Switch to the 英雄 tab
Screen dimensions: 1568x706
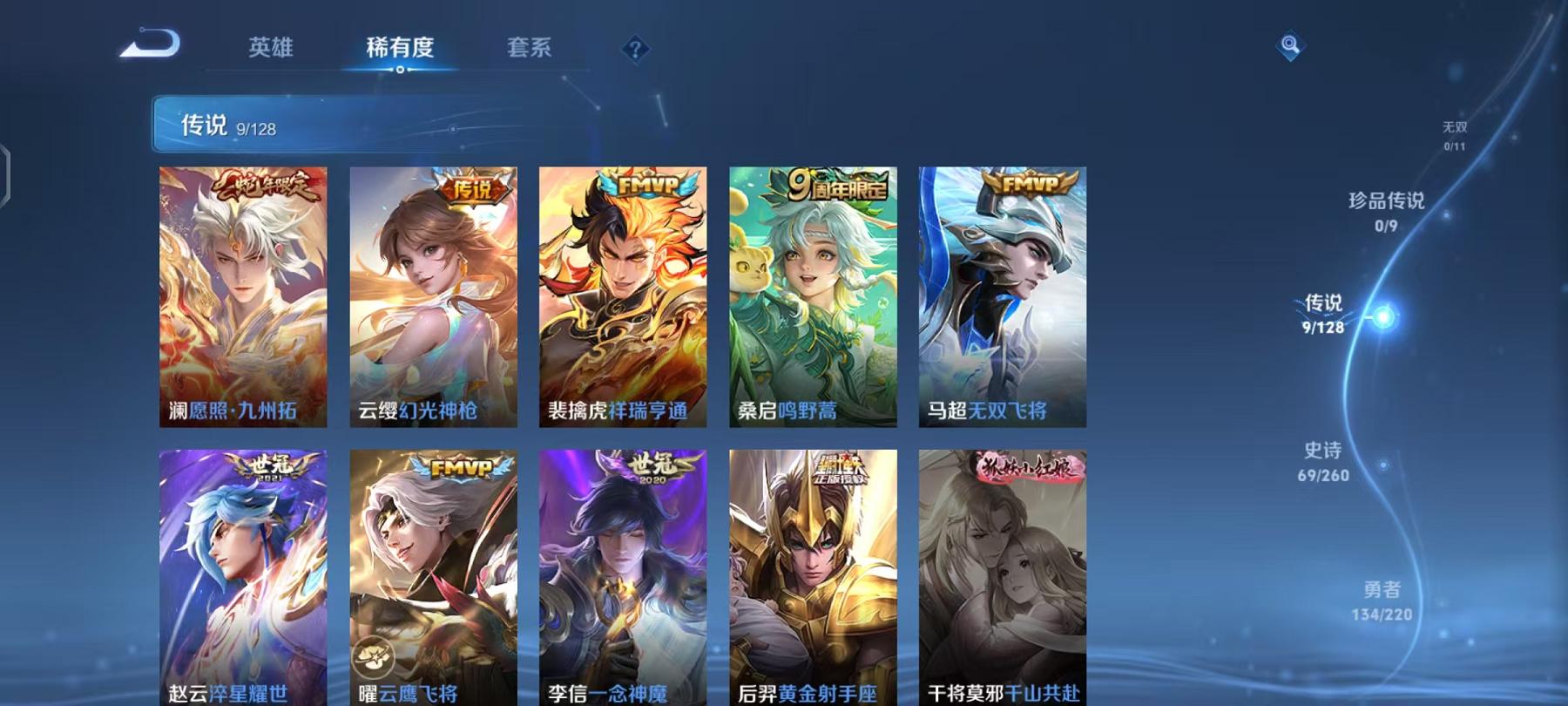(271, 50)
